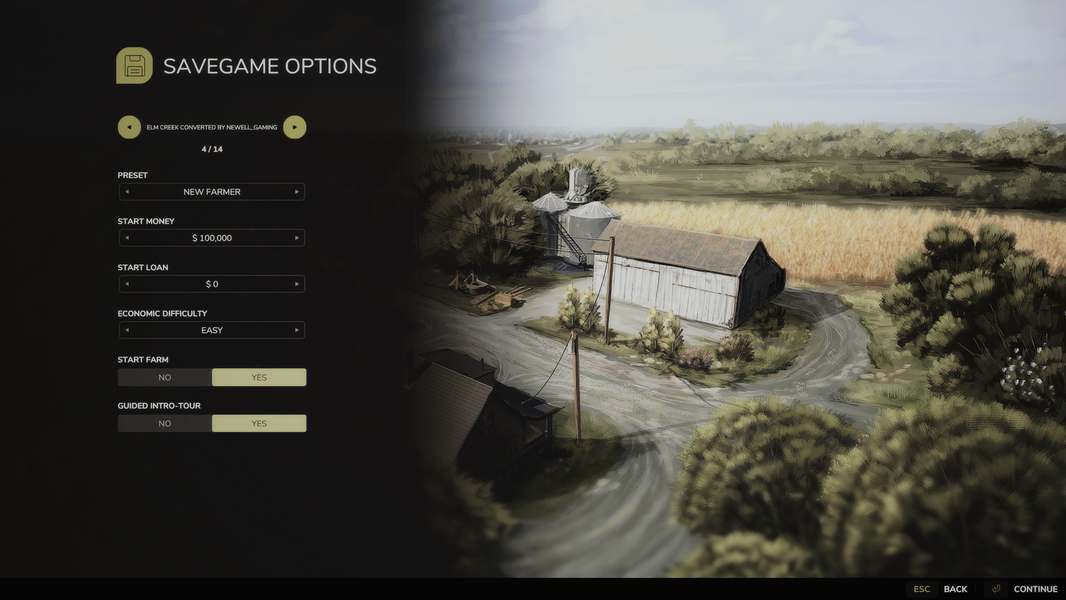The width and height of the screenshot is (1066, 600).
Task: Set Start Farm to No
Action: click(x=165, y=377)
